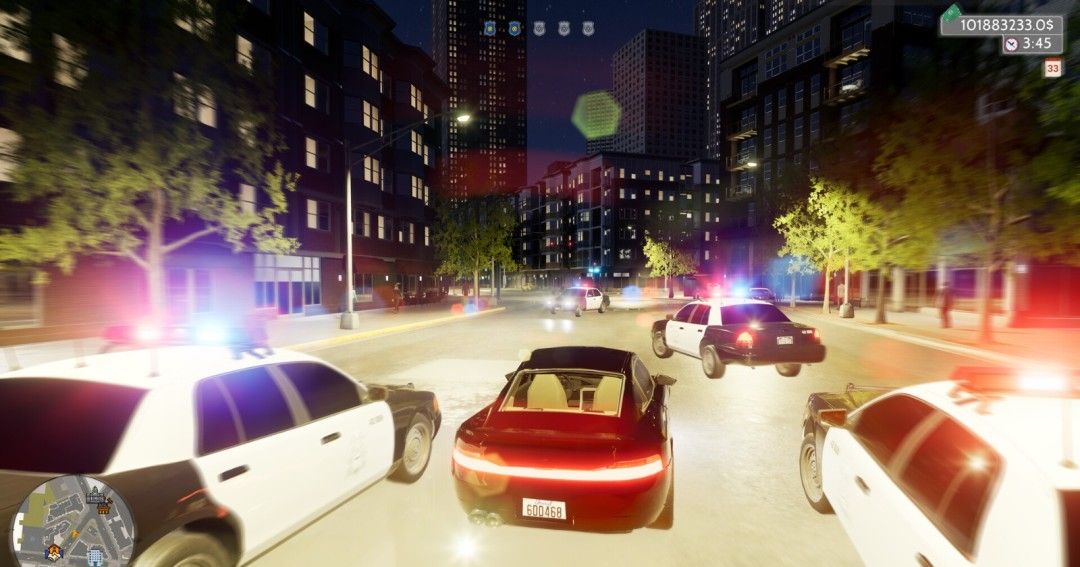Select the handshake house marker on minimap
1080x567 pixels.
pyautogui.click(x=54, y=553)
